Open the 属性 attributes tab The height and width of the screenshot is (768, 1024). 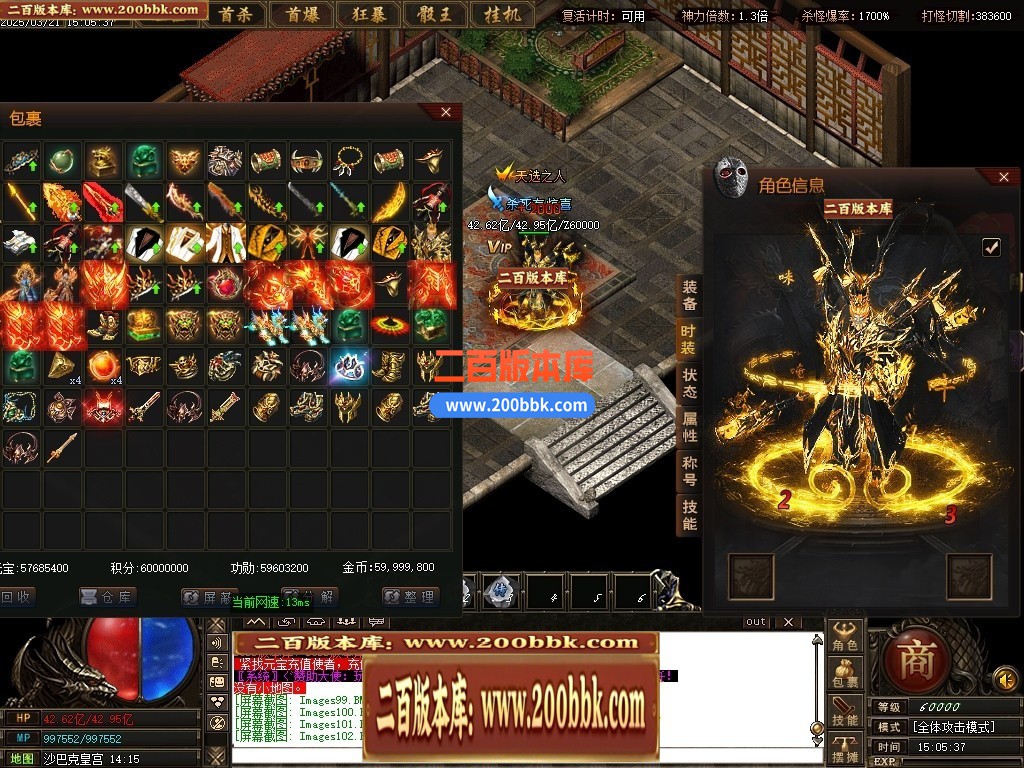[690, 427]
